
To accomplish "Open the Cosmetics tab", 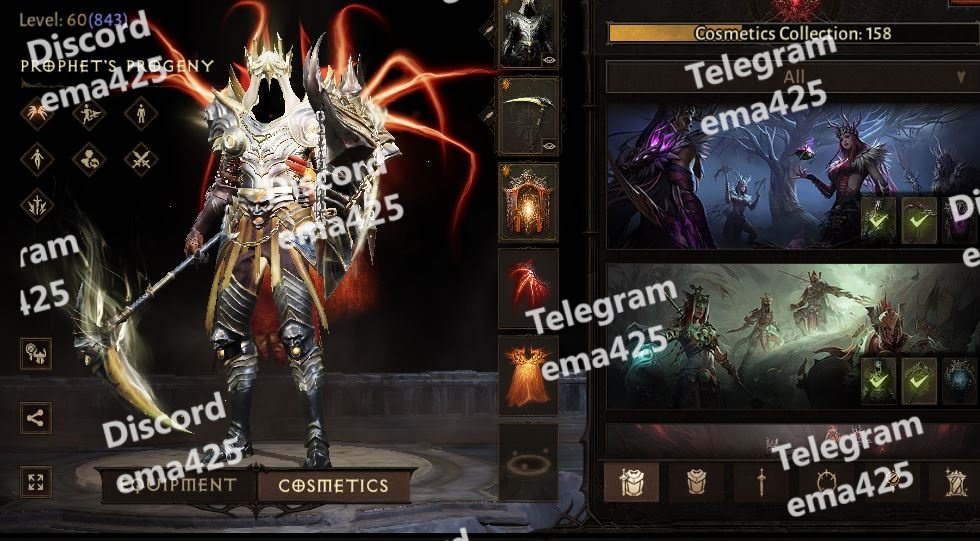I will (x=333, y=486).
